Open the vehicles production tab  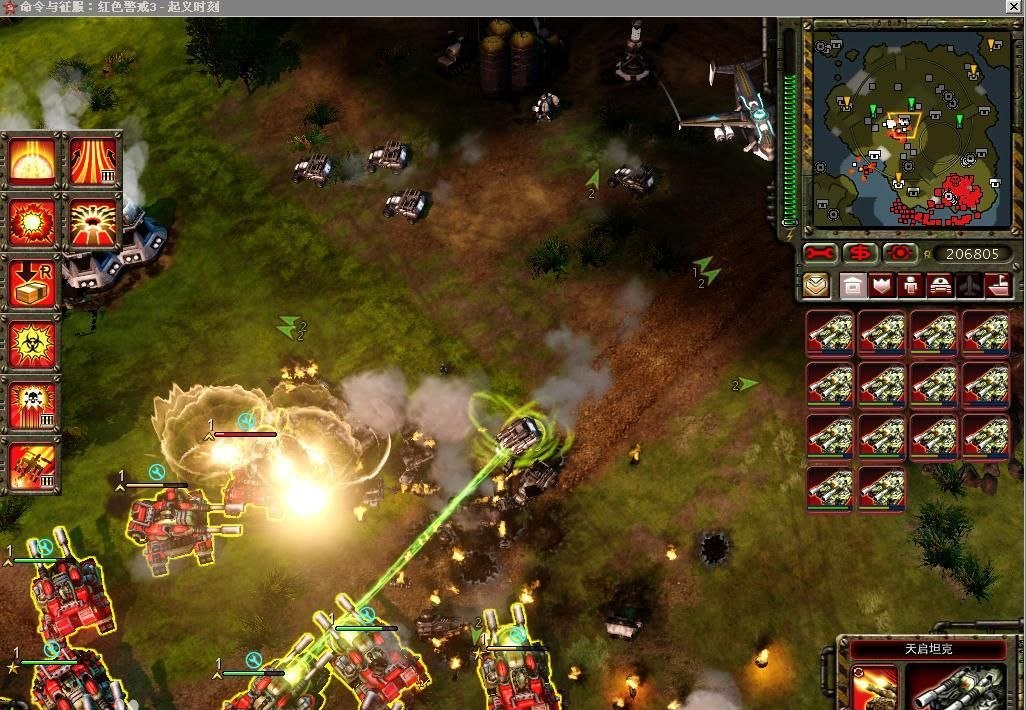pos(940,286)
